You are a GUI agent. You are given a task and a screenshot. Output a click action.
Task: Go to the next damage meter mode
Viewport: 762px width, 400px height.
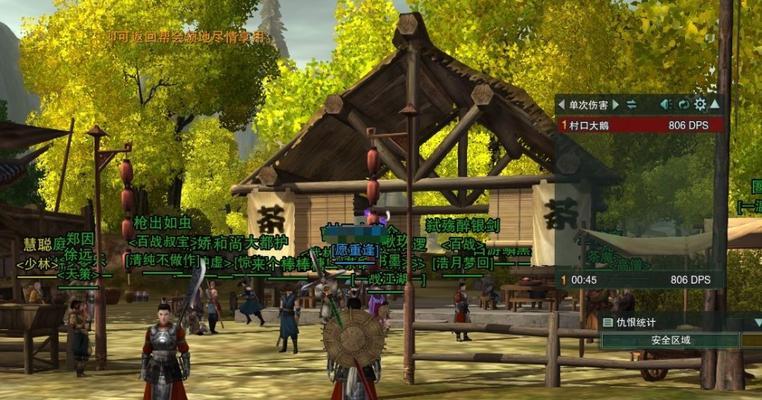[x=618, y=104]
